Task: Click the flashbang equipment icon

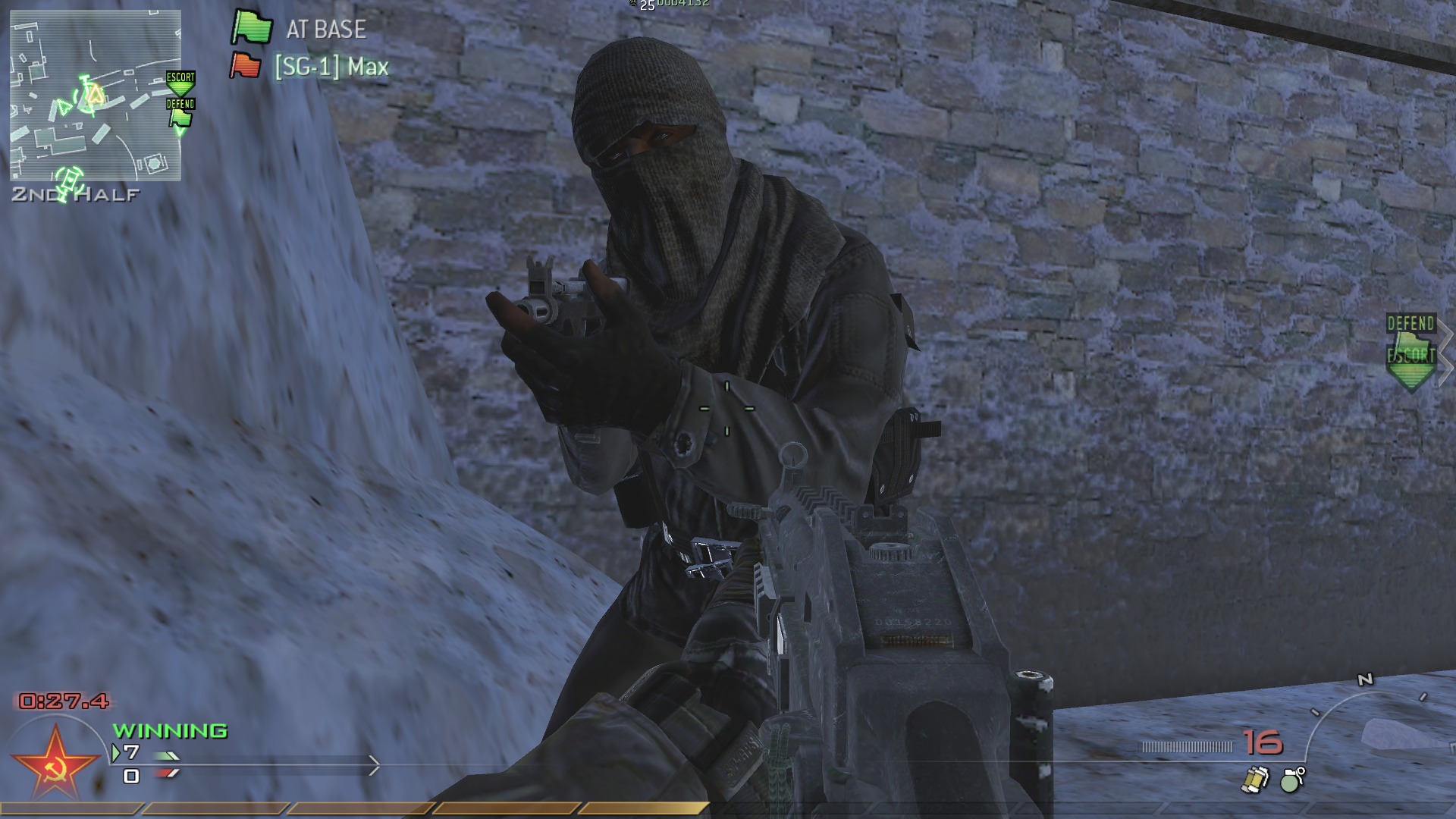Action: pyautogui.click(x=1255, y=778)
